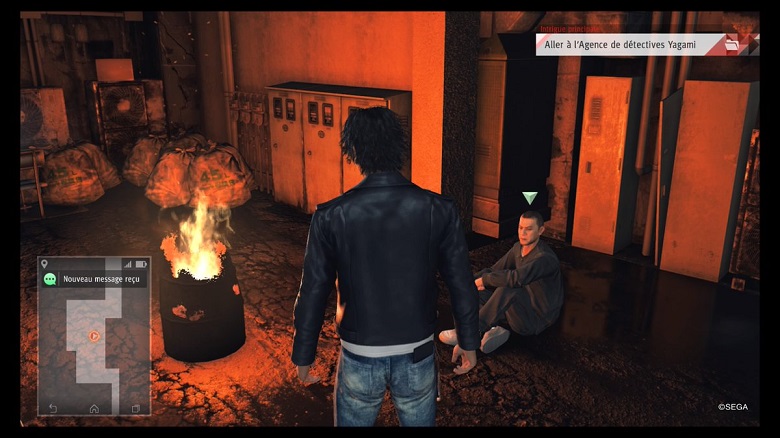The image size is (780, 438).
Task: Select the location pin icon on phone
Action: [45, 264]
